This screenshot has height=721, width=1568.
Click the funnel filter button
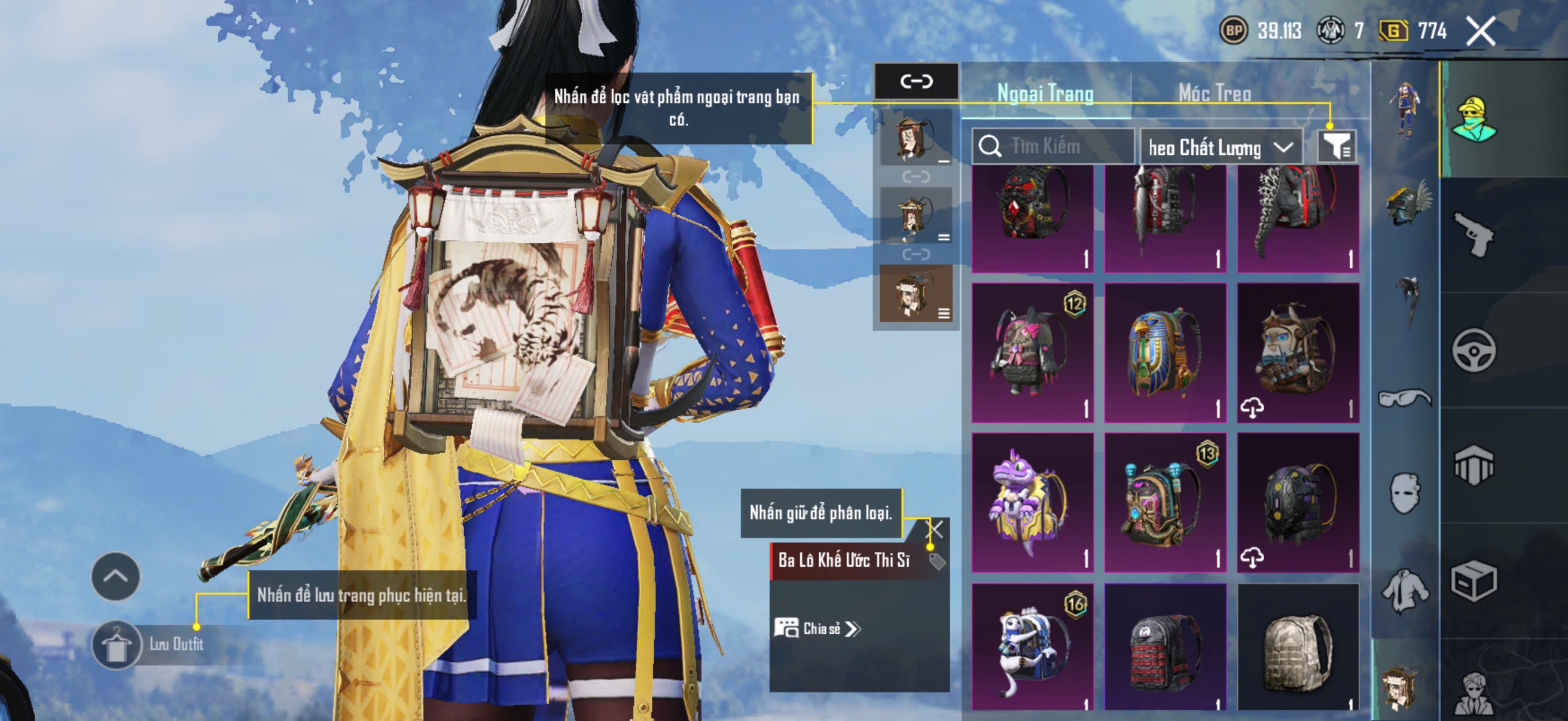click(1336, 146)
